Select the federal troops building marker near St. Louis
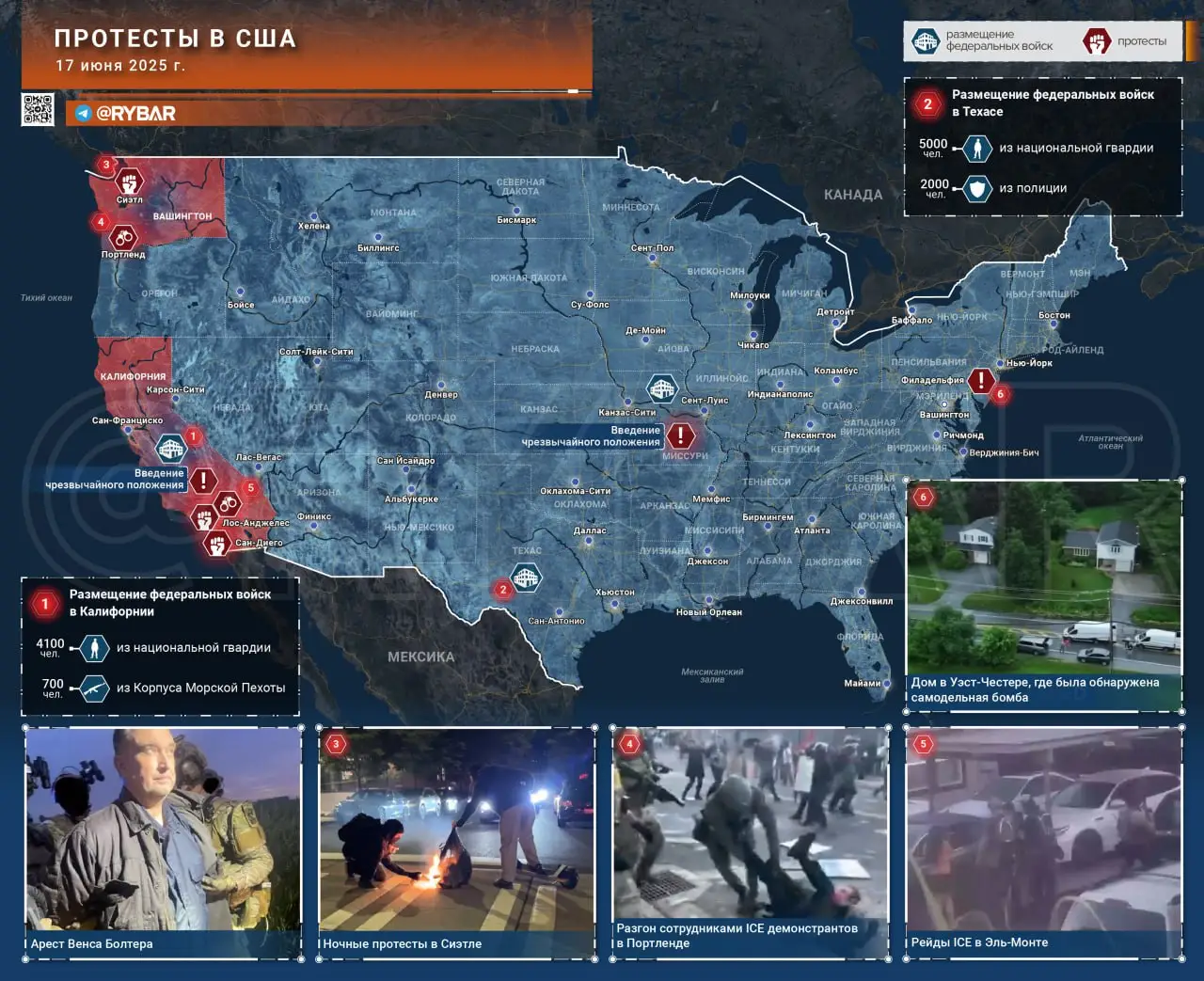 (x=662, y=388)
